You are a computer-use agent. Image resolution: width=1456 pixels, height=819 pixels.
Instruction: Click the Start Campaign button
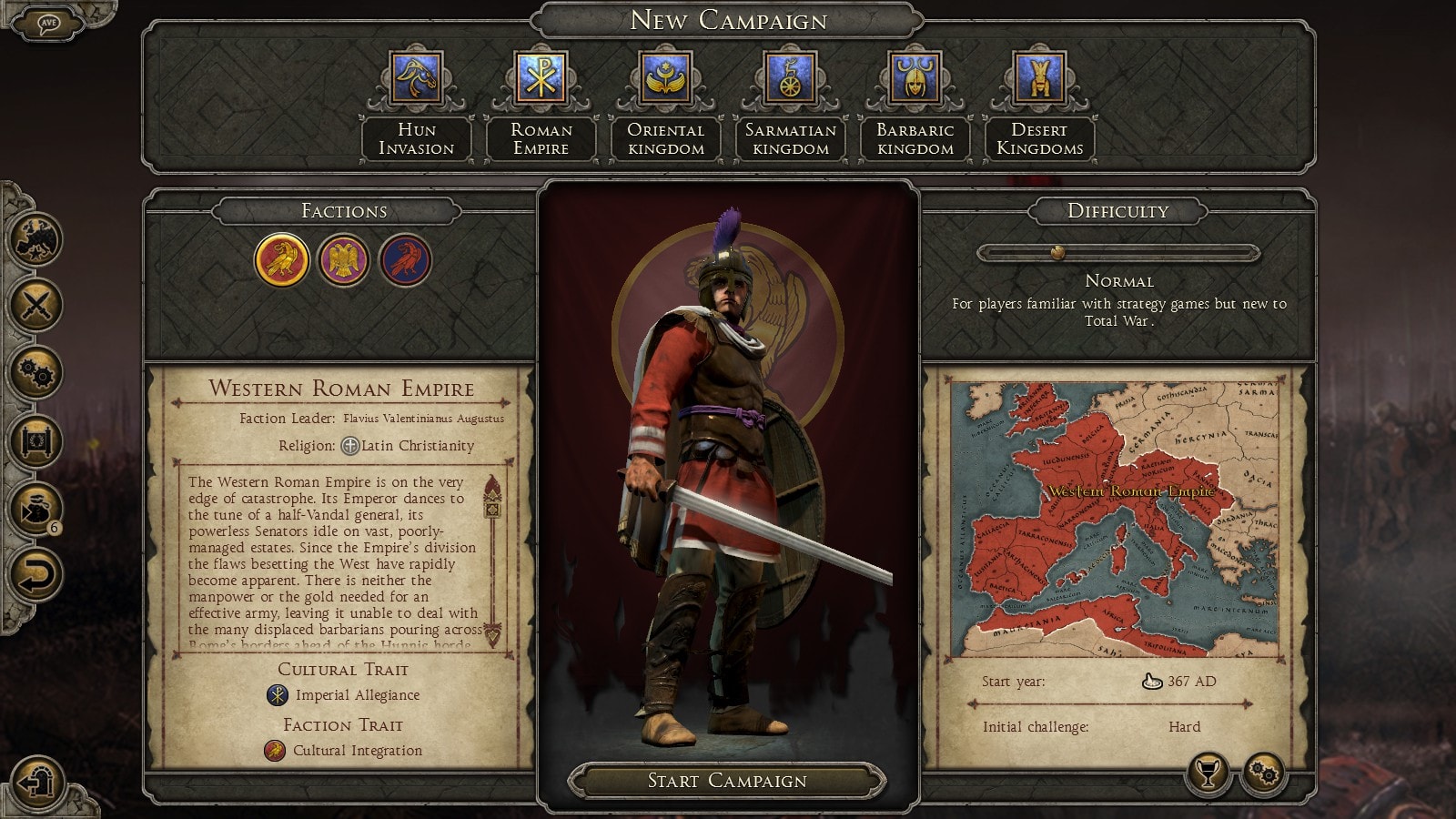coord(727,781)
